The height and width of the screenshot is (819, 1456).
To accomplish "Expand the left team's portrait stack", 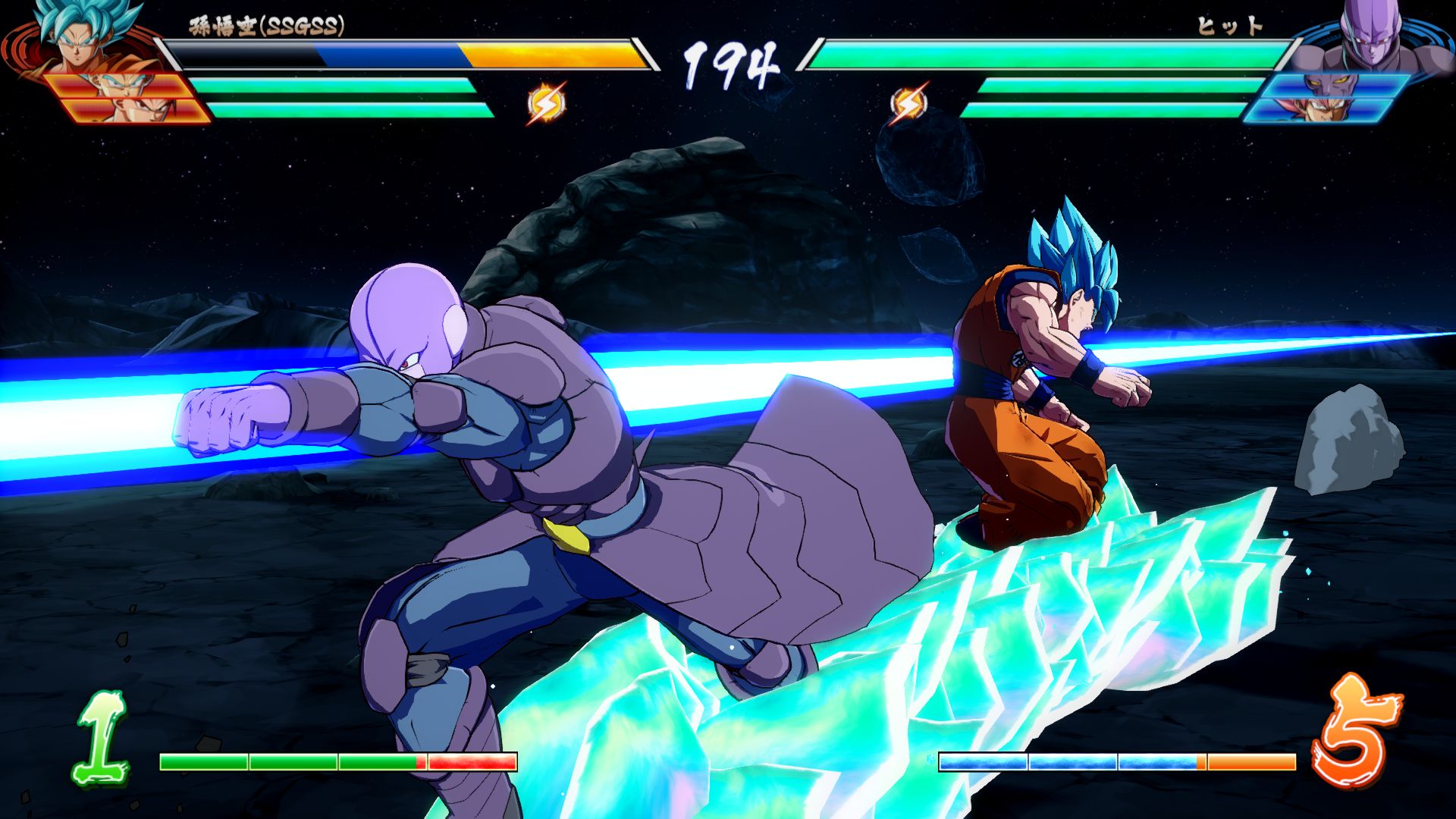I will pos(99,64).
